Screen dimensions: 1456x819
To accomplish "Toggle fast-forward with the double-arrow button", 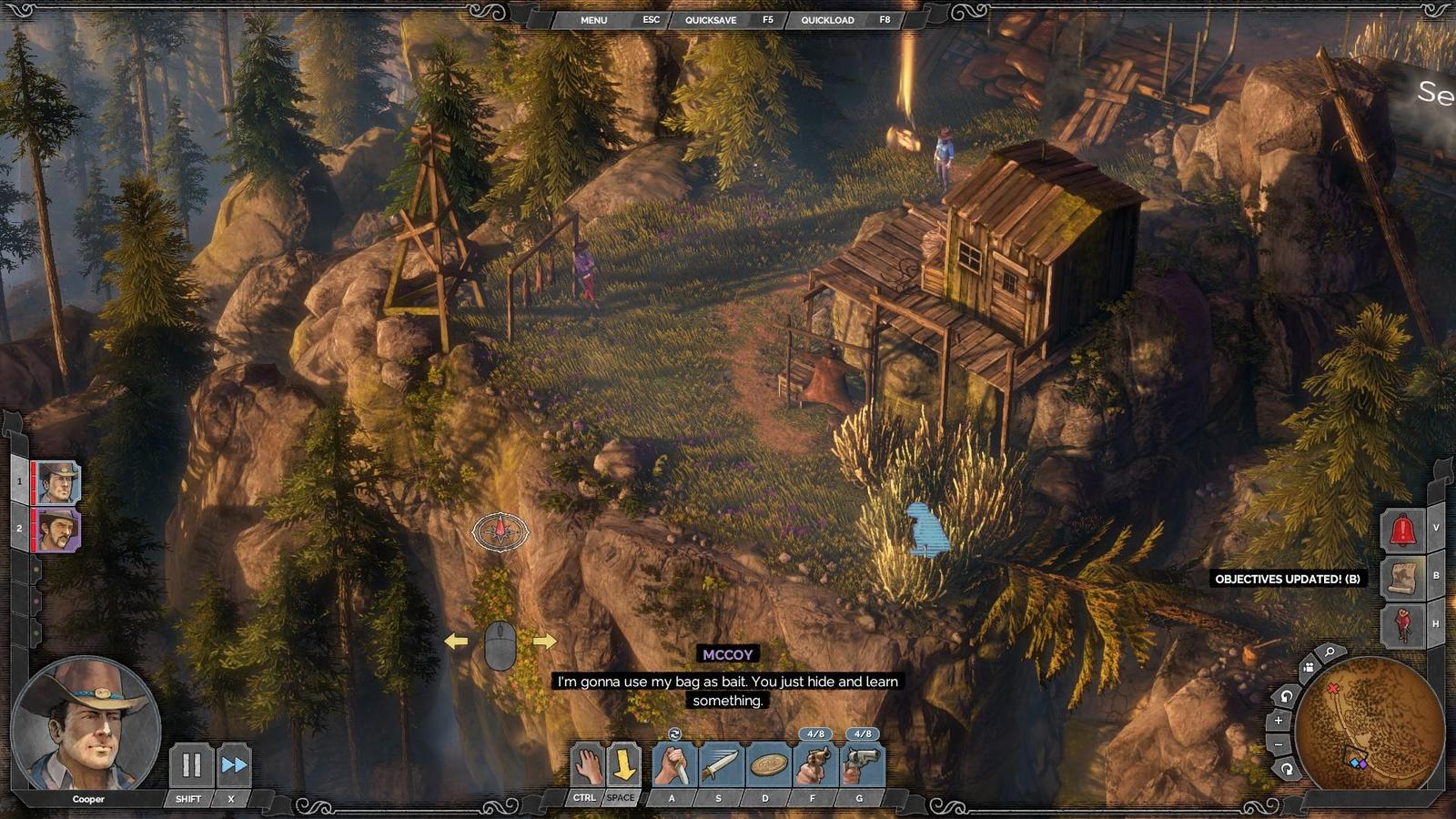I will [x=234, y=765].
